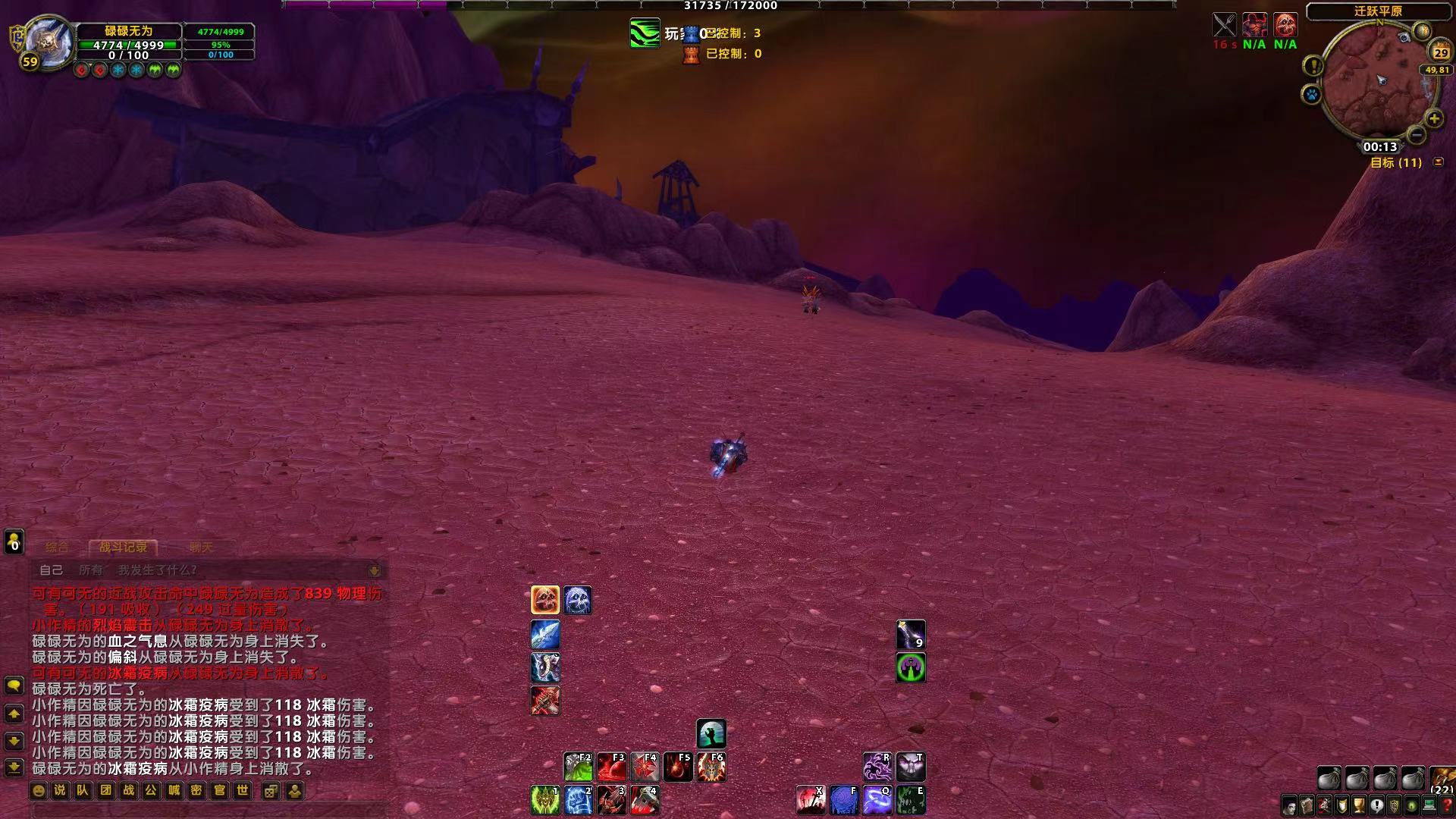Click the player portrait frame
The width and height of the screenshot is (1456, 819).
point(47,42)
